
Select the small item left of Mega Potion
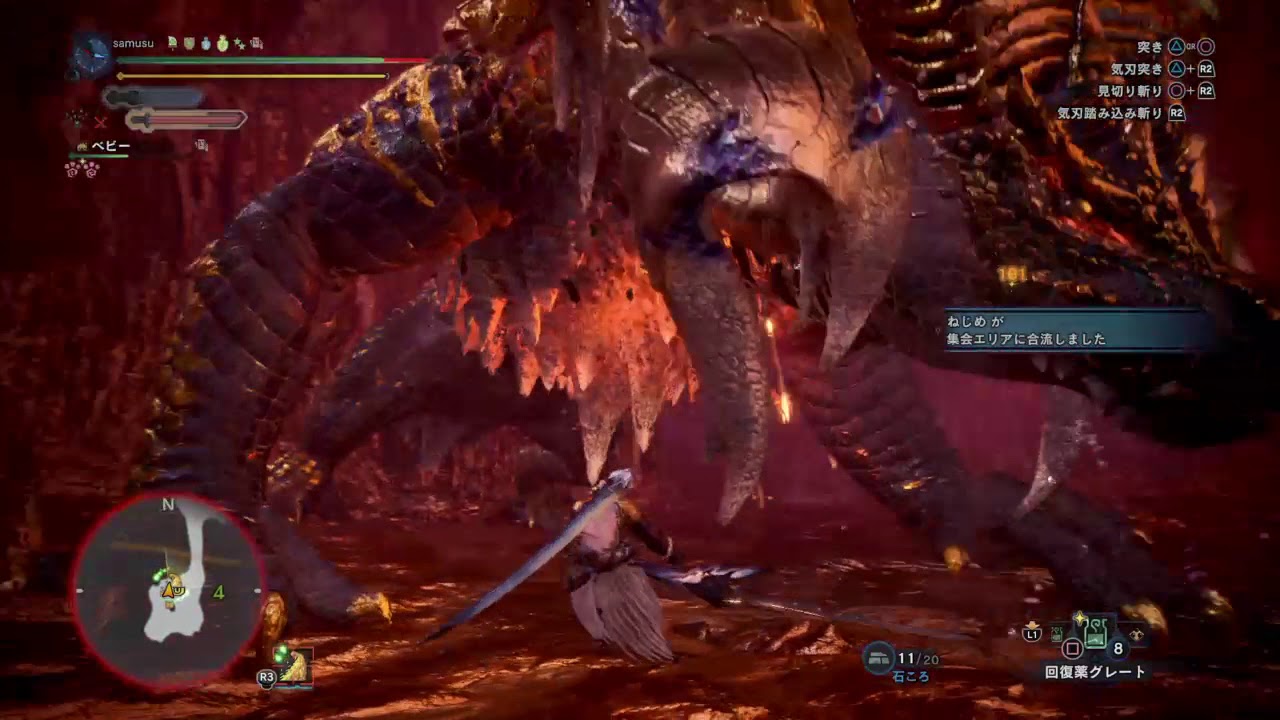click(1056, 633)
